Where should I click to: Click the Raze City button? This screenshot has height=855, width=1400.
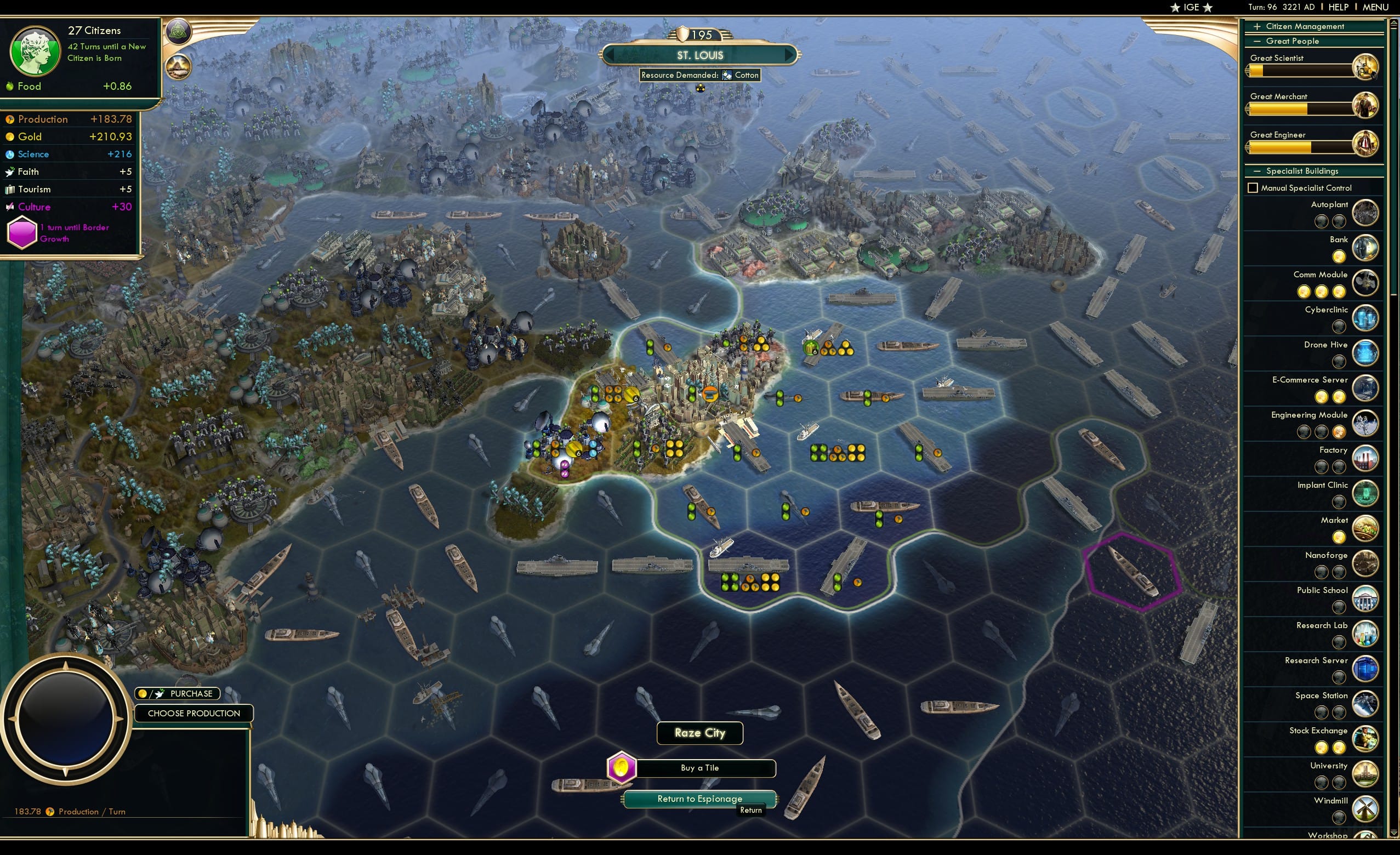click(x=699, y=733)
